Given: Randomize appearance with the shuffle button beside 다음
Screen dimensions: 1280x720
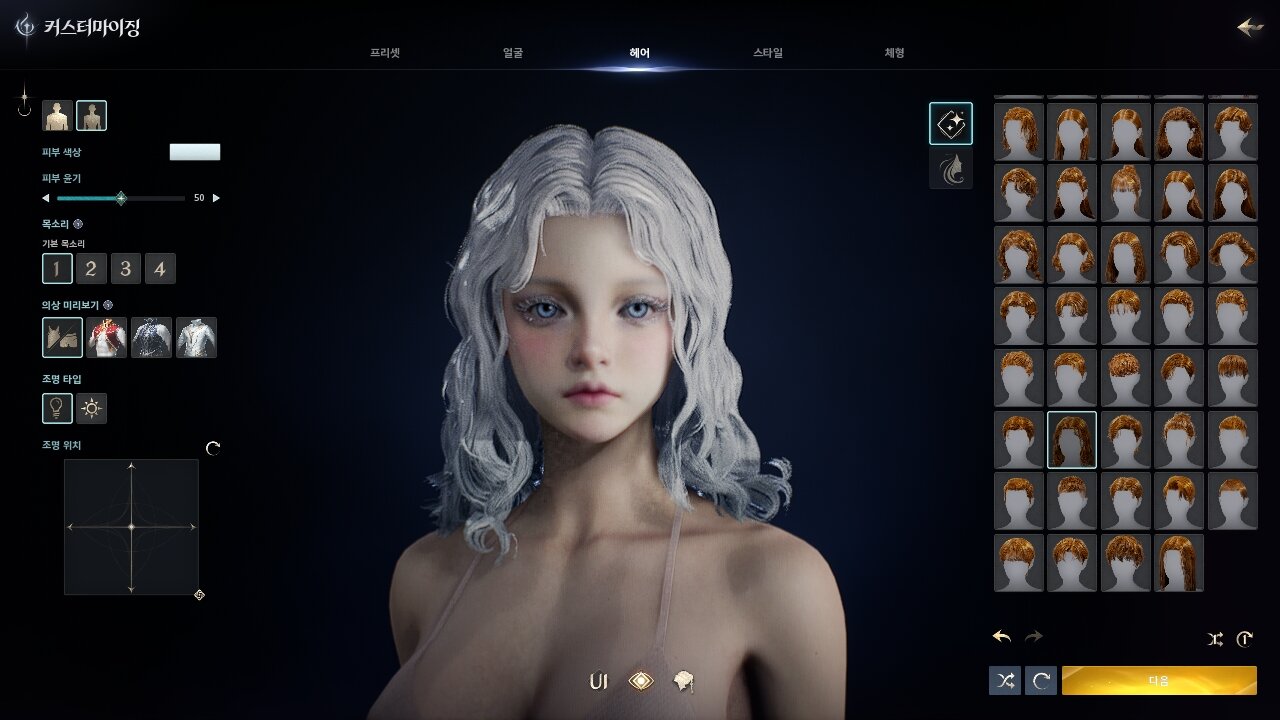Looking at the screenshot, I should 1005,681.
